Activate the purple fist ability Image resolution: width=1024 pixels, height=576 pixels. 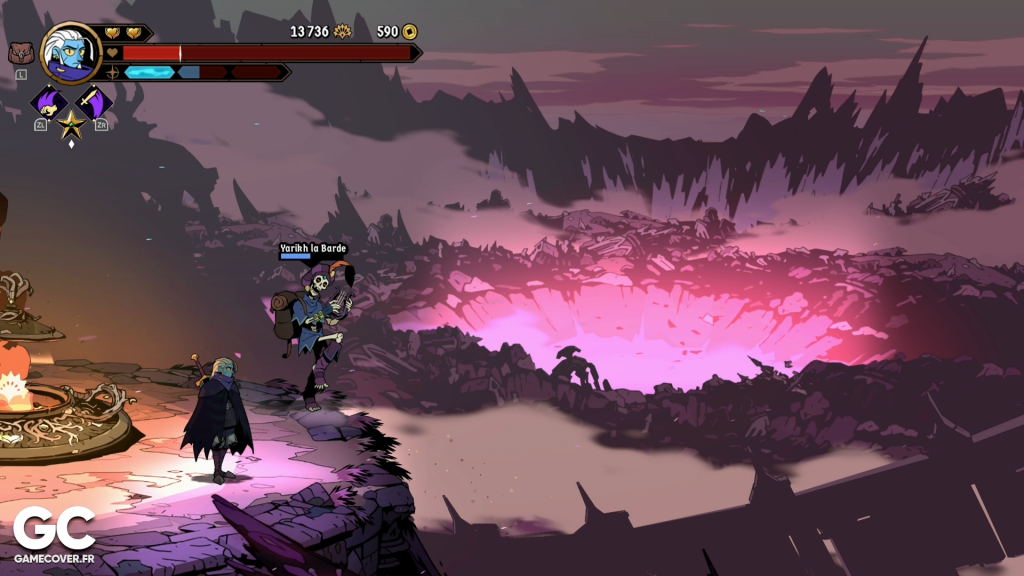click(47, 102)
